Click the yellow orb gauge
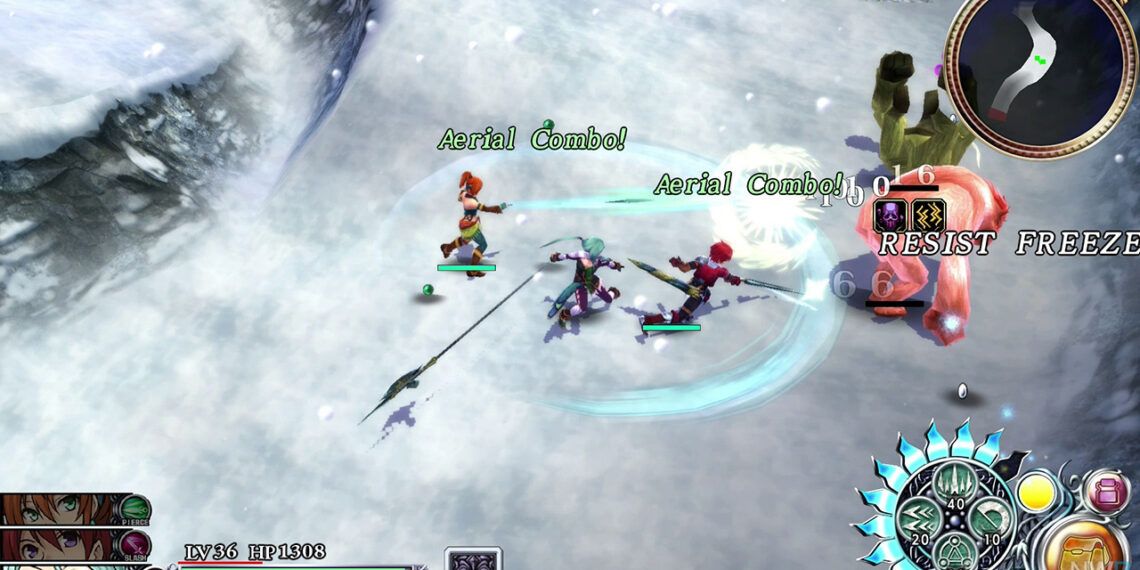Viewport: 1140px width, 570px height. click(x=1036, y=493)
